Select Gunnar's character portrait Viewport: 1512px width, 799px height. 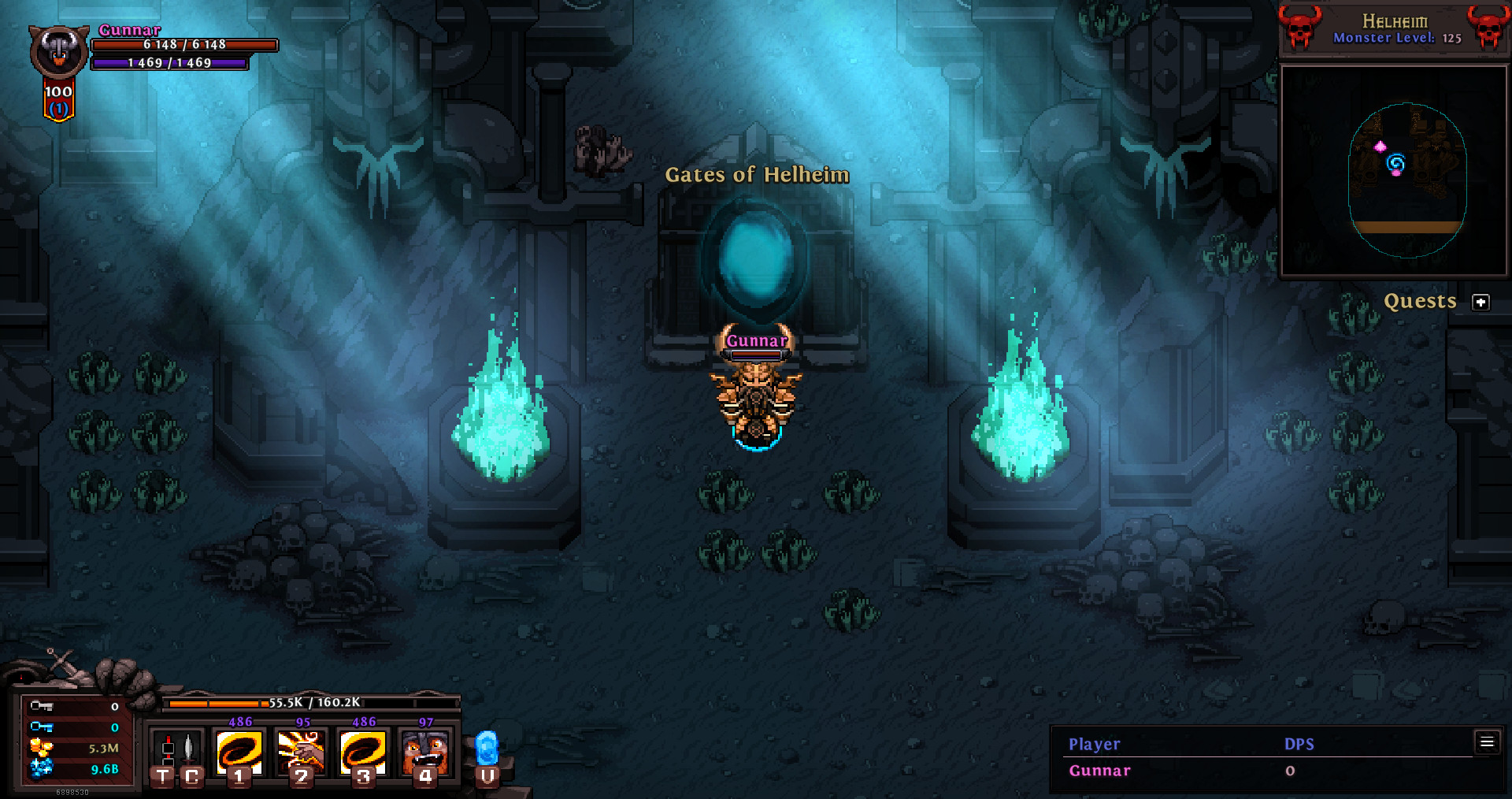[57, 50]
